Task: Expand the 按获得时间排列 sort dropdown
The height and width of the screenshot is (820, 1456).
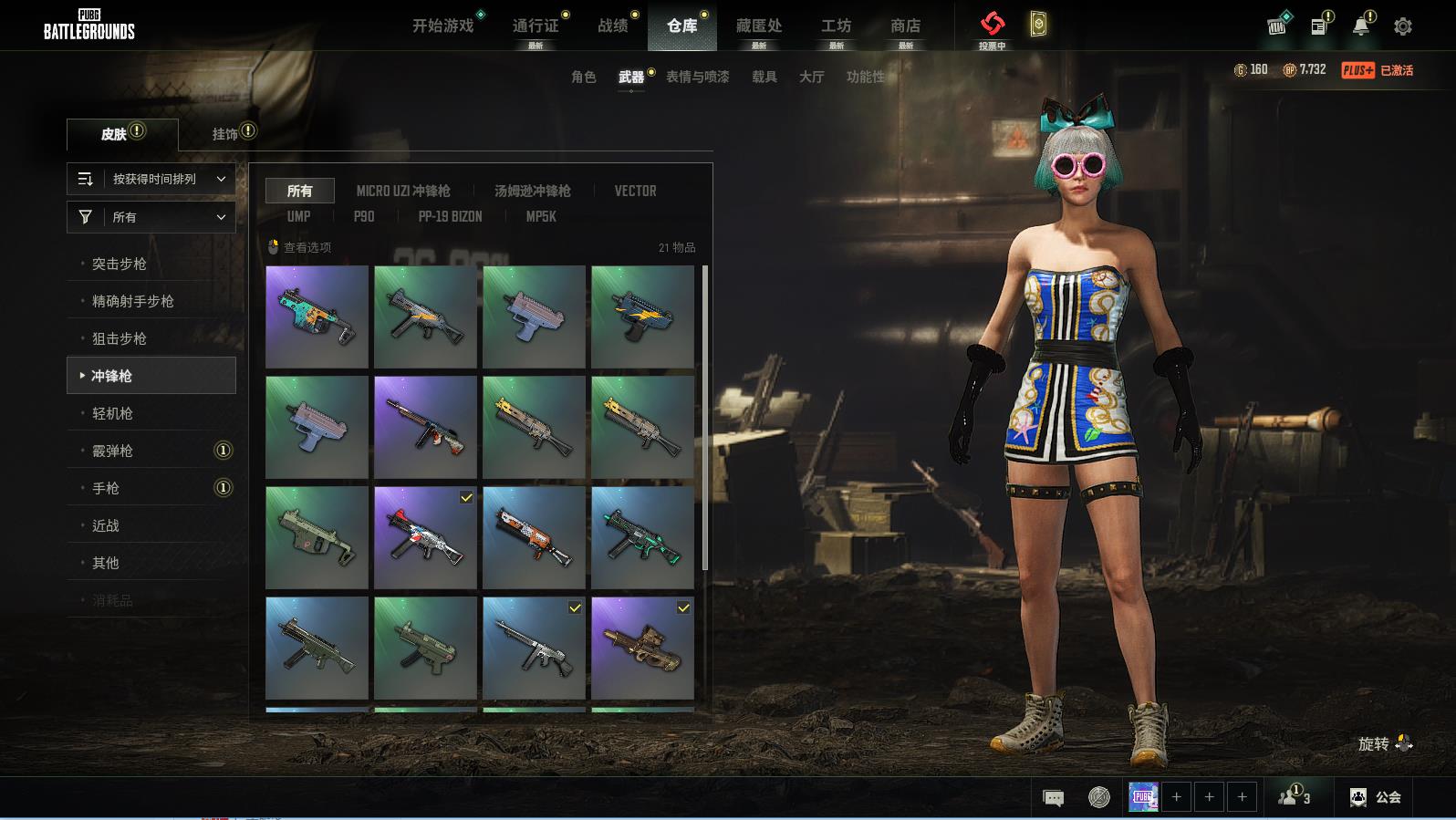Action: pos(151,179)
